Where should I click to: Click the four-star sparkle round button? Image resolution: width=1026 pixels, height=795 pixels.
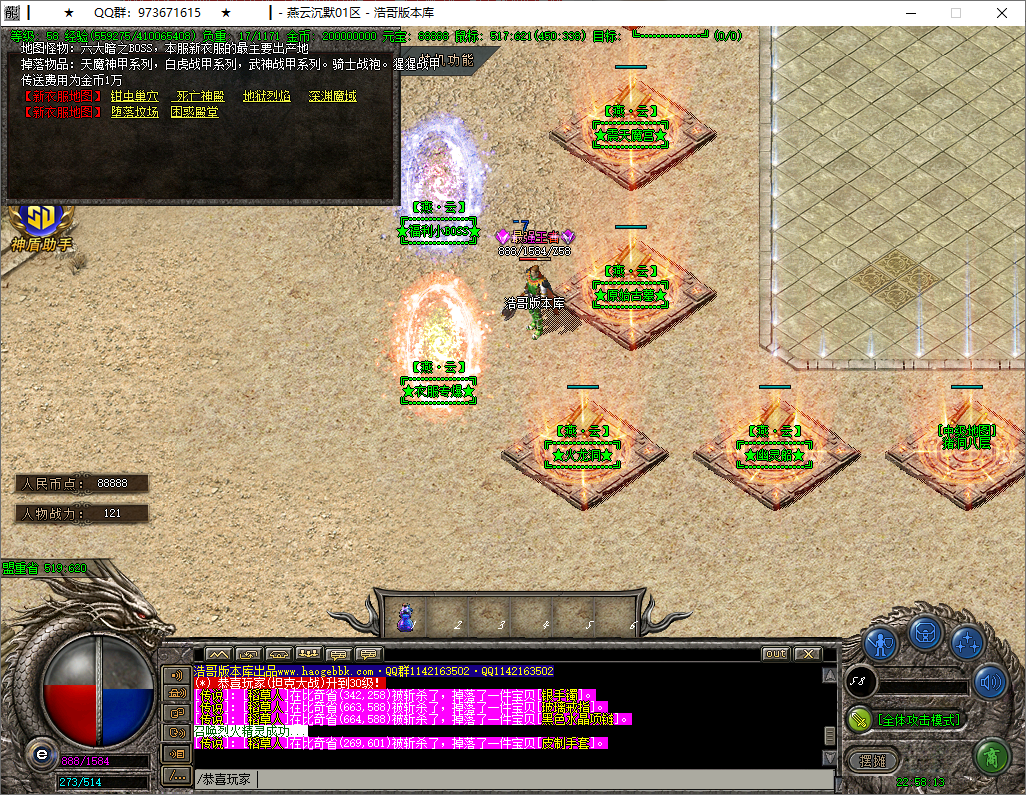tap(967, 642)
